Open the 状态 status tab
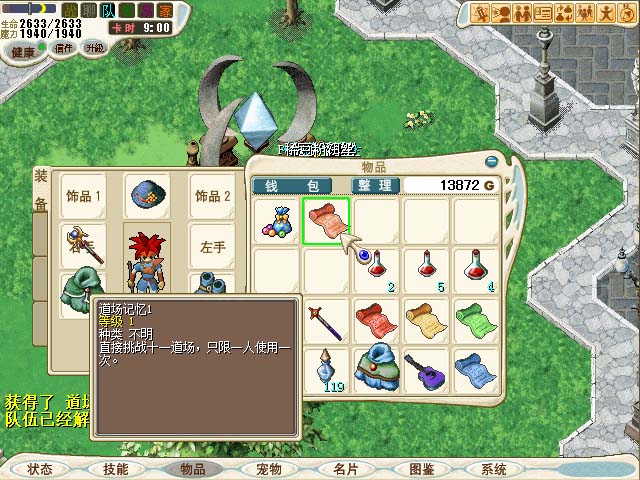This screenshot has width=640, height=480. [40, 469]
